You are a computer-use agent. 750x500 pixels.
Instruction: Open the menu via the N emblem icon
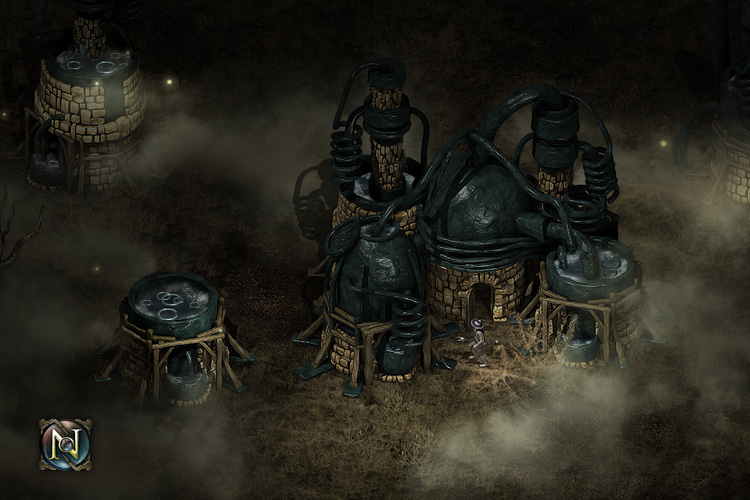tap(65, 444)
